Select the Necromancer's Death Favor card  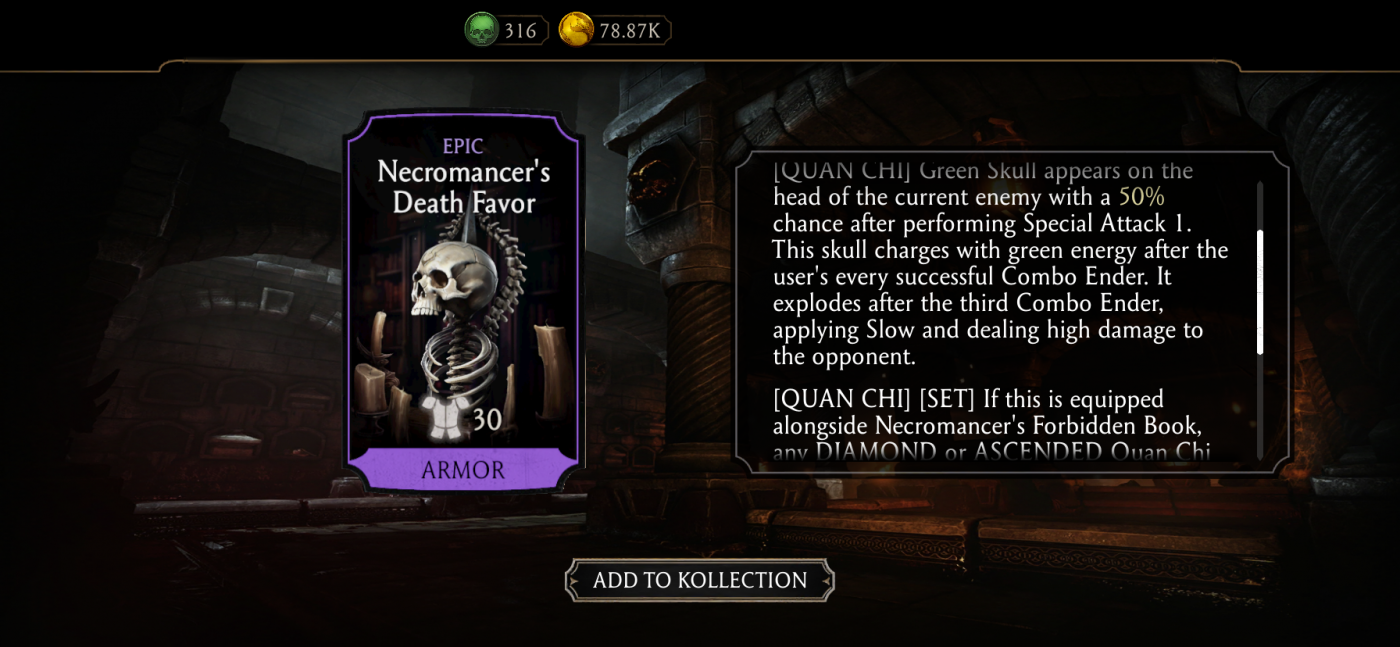(x=463, y=300)
